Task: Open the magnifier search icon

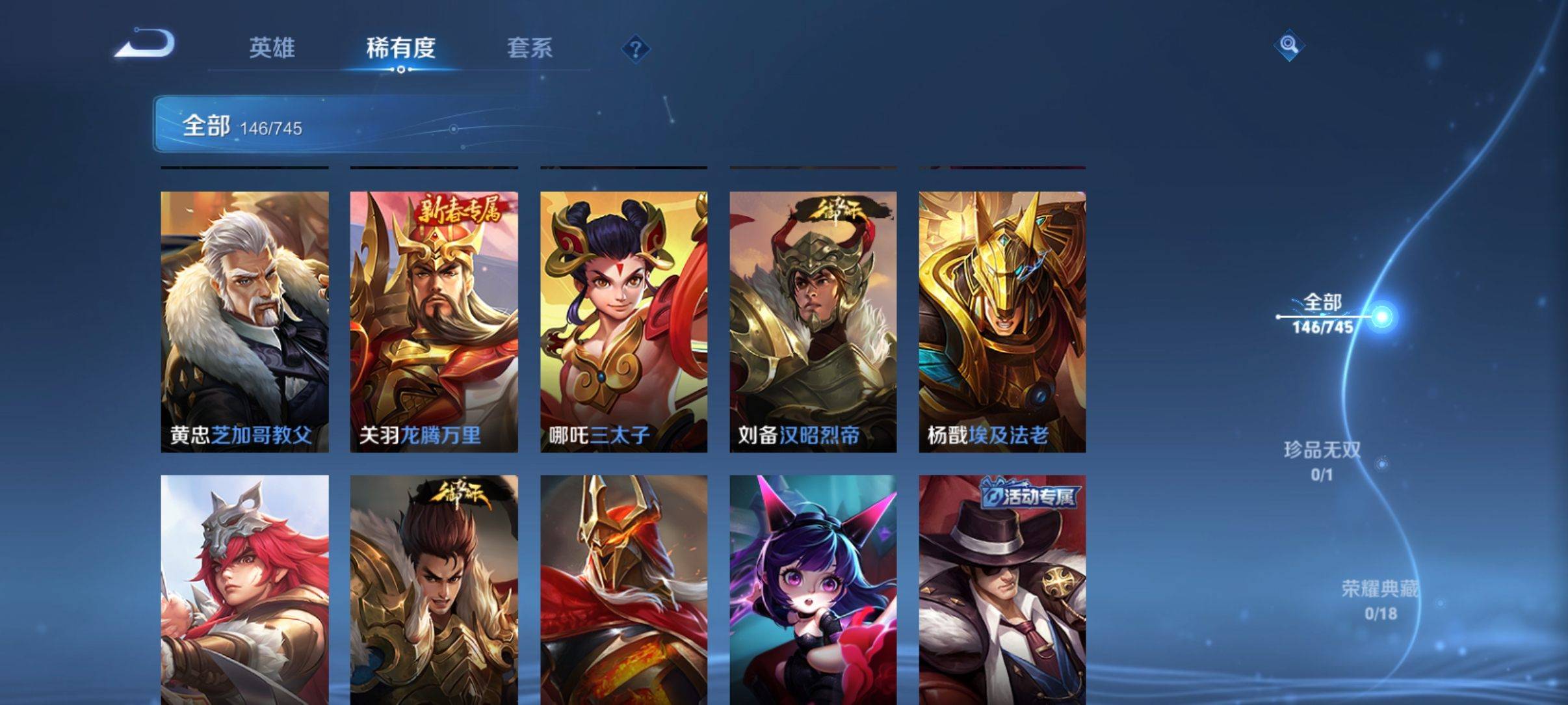Action: pos(1288,45)
